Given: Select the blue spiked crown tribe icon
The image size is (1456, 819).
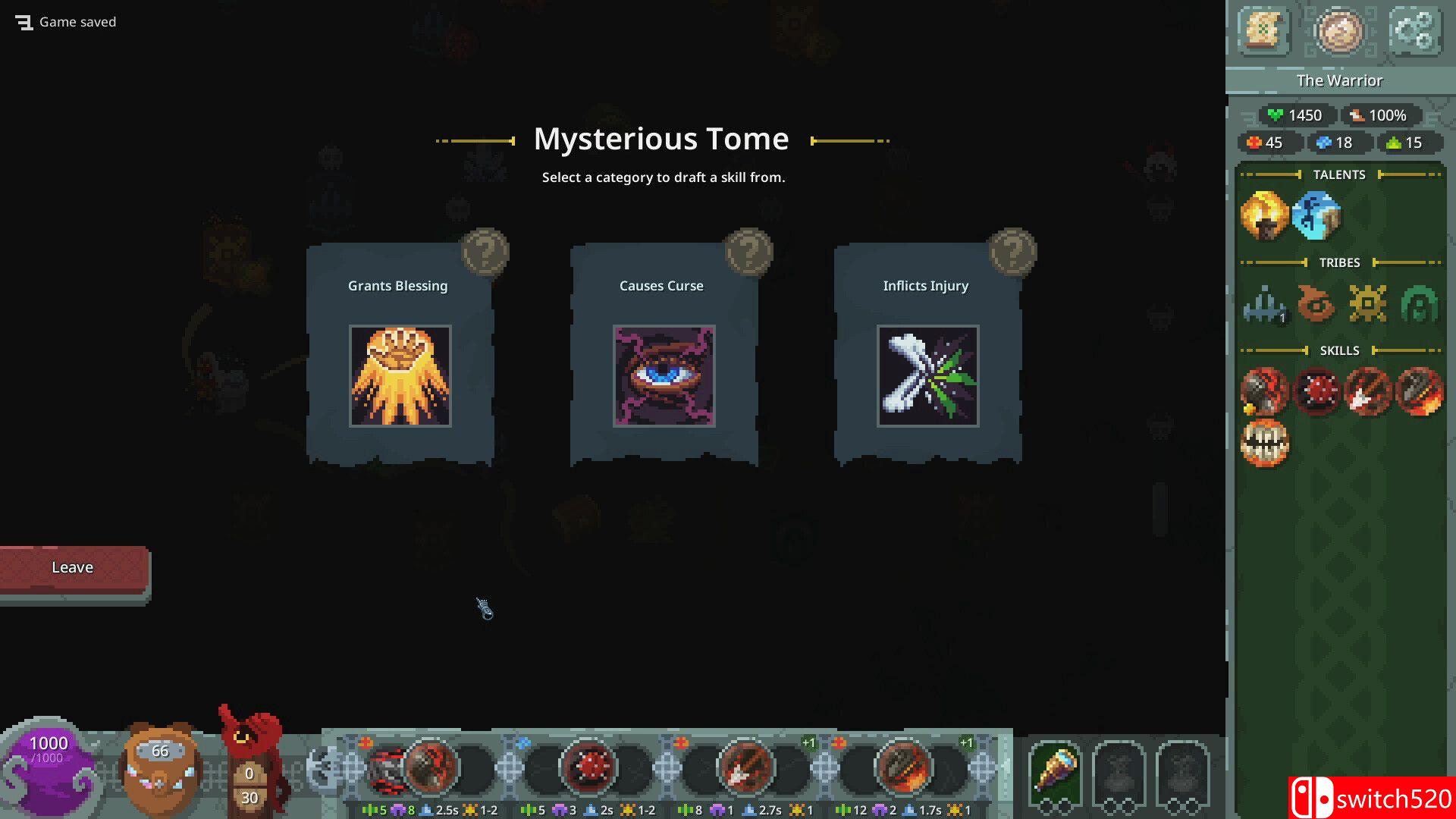Looking at the screenshot, I should 1264,304.
